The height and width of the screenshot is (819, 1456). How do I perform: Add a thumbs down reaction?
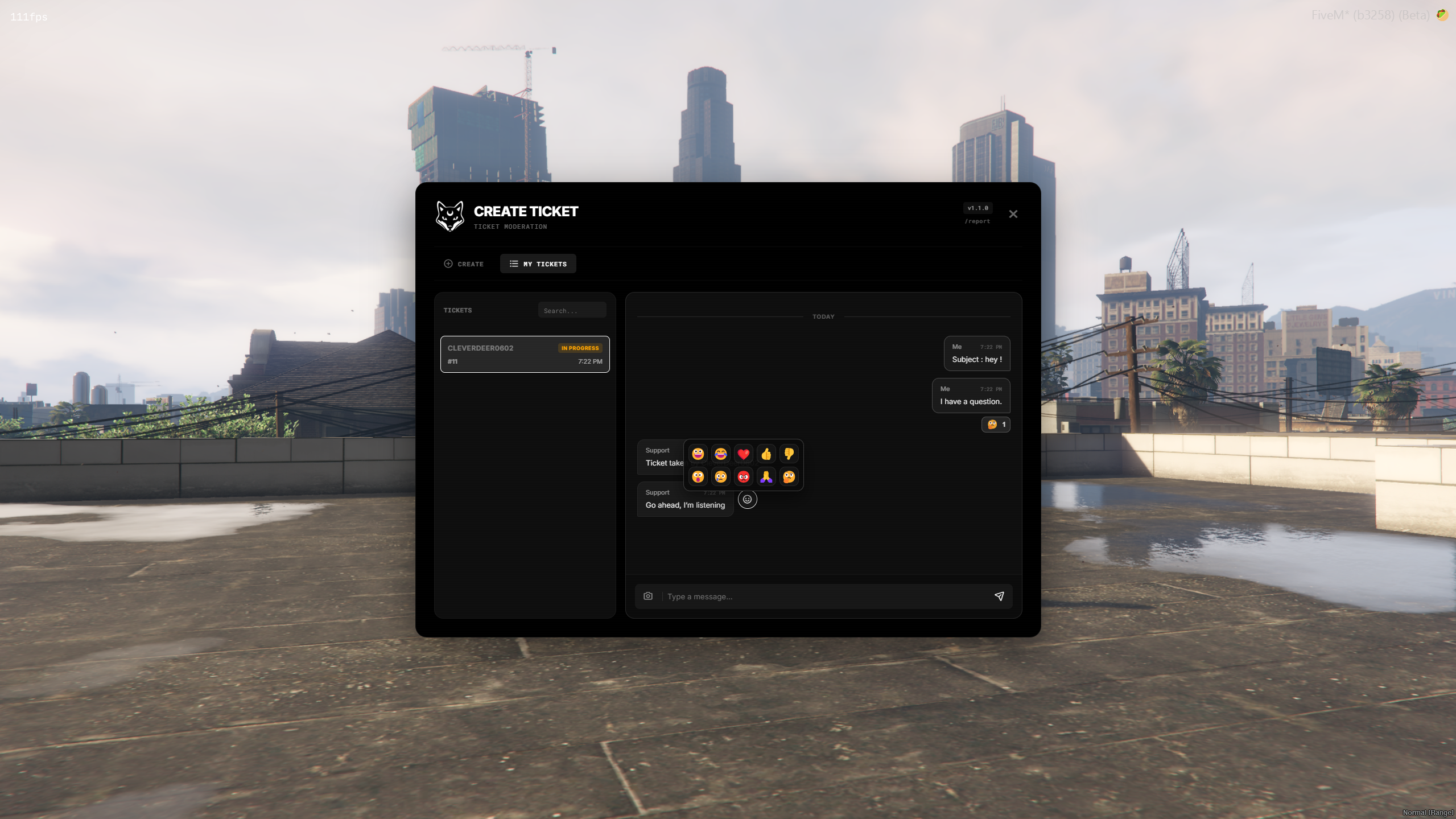(789, 454)
